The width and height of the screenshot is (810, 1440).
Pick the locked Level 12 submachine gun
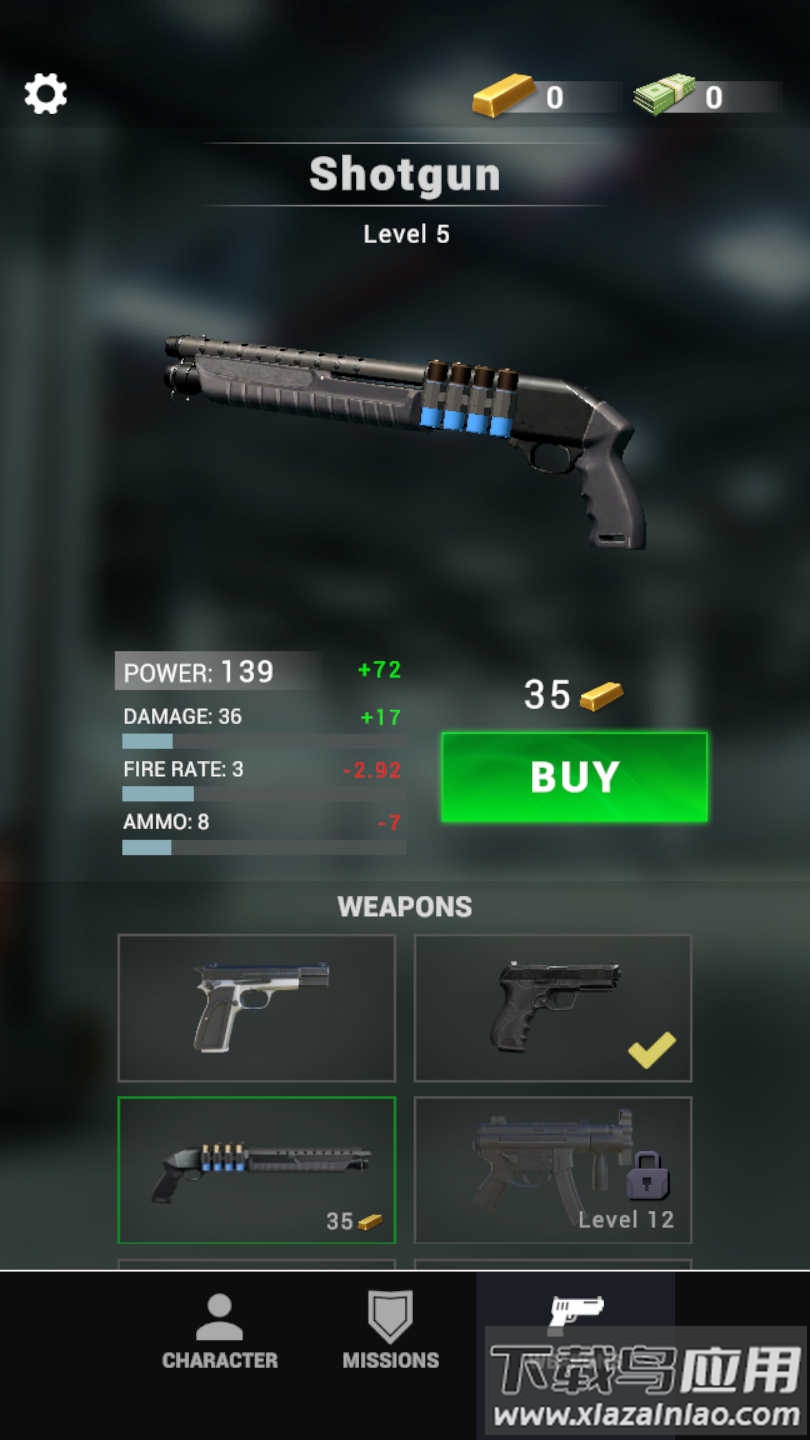click(x=553, y=1170)
